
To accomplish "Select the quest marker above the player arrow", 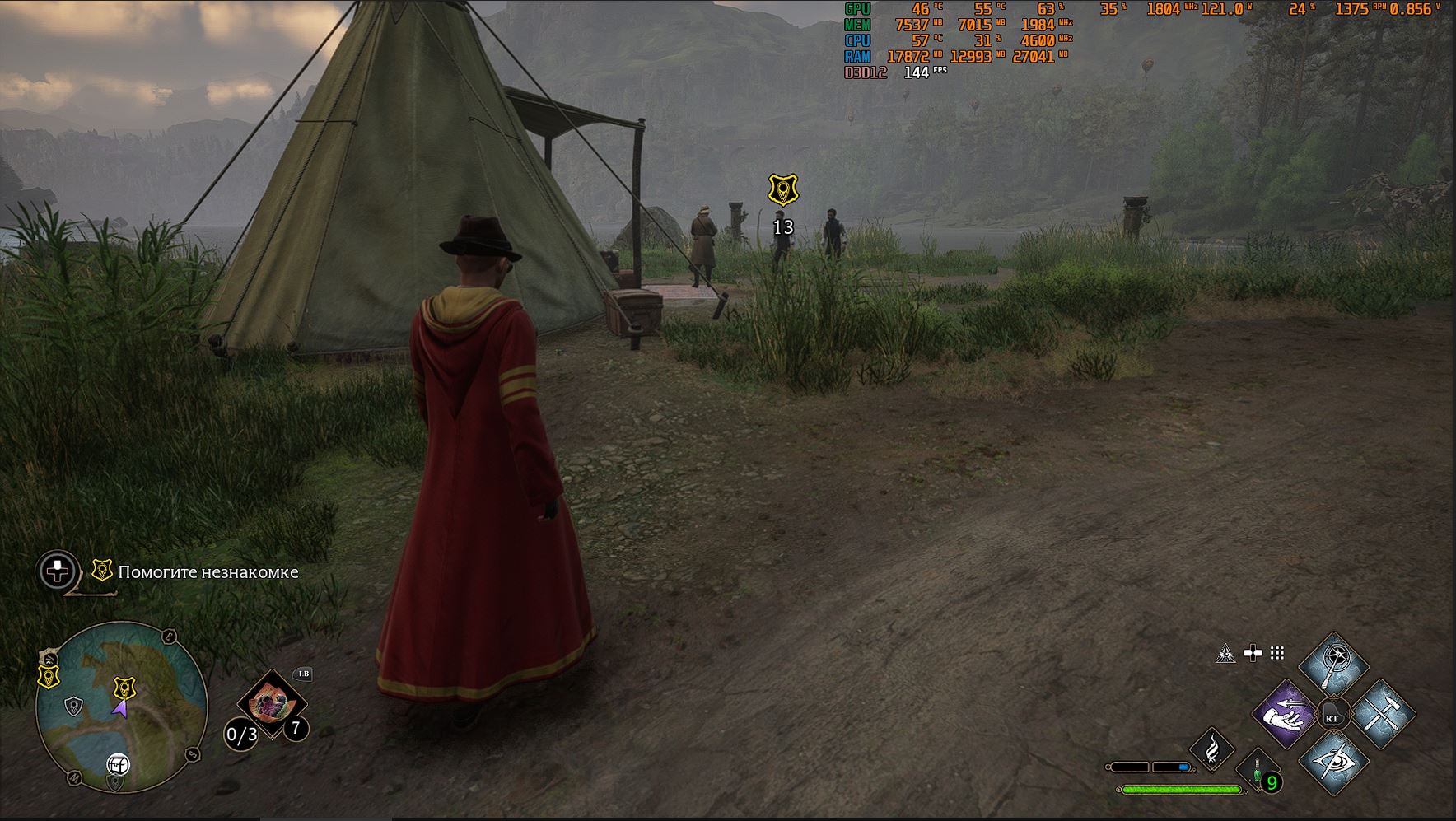I will [124, 687].
